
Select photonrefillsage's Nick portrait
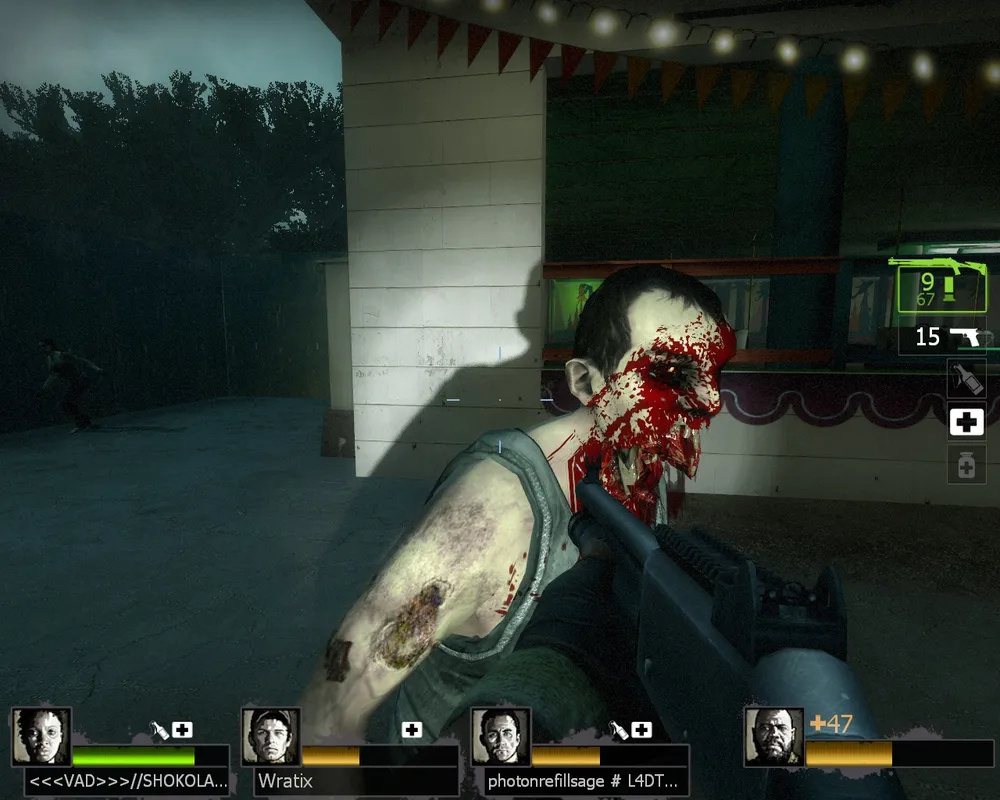500,737
